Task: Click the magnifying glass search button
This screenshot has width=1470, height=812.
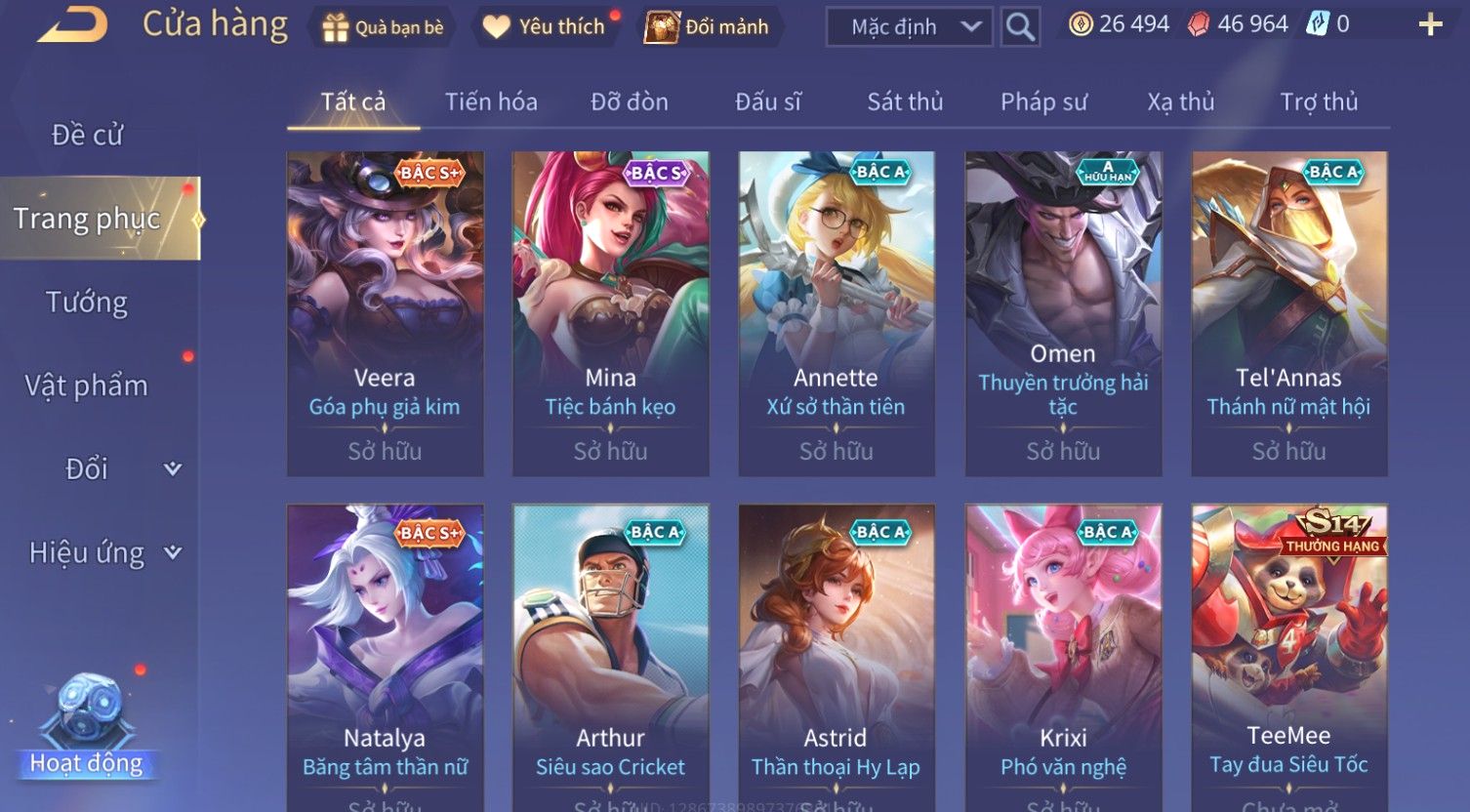Action: pos(1020,27)
